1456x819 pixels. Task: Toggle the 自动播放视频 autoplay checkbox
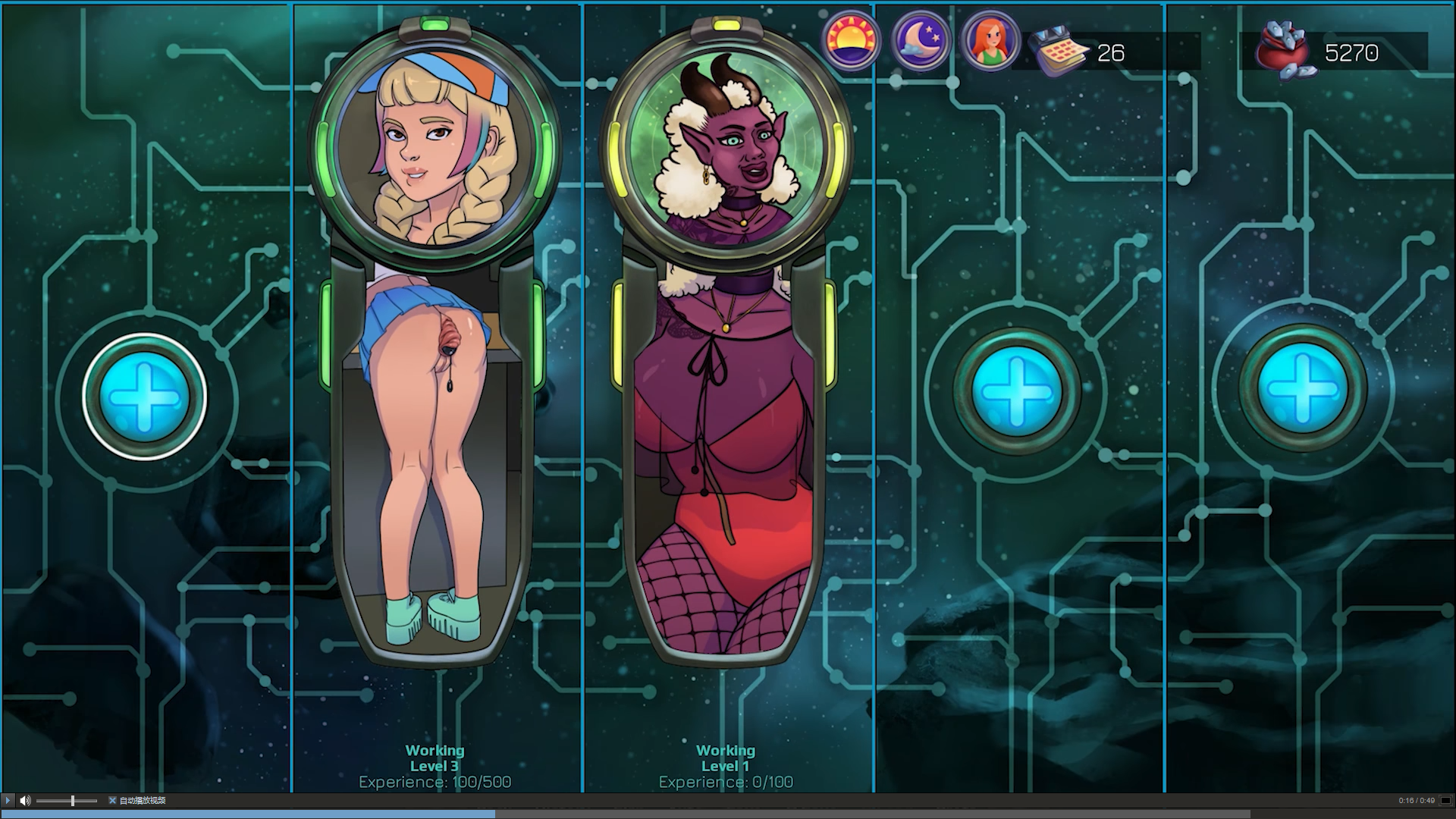pos(112,800)
